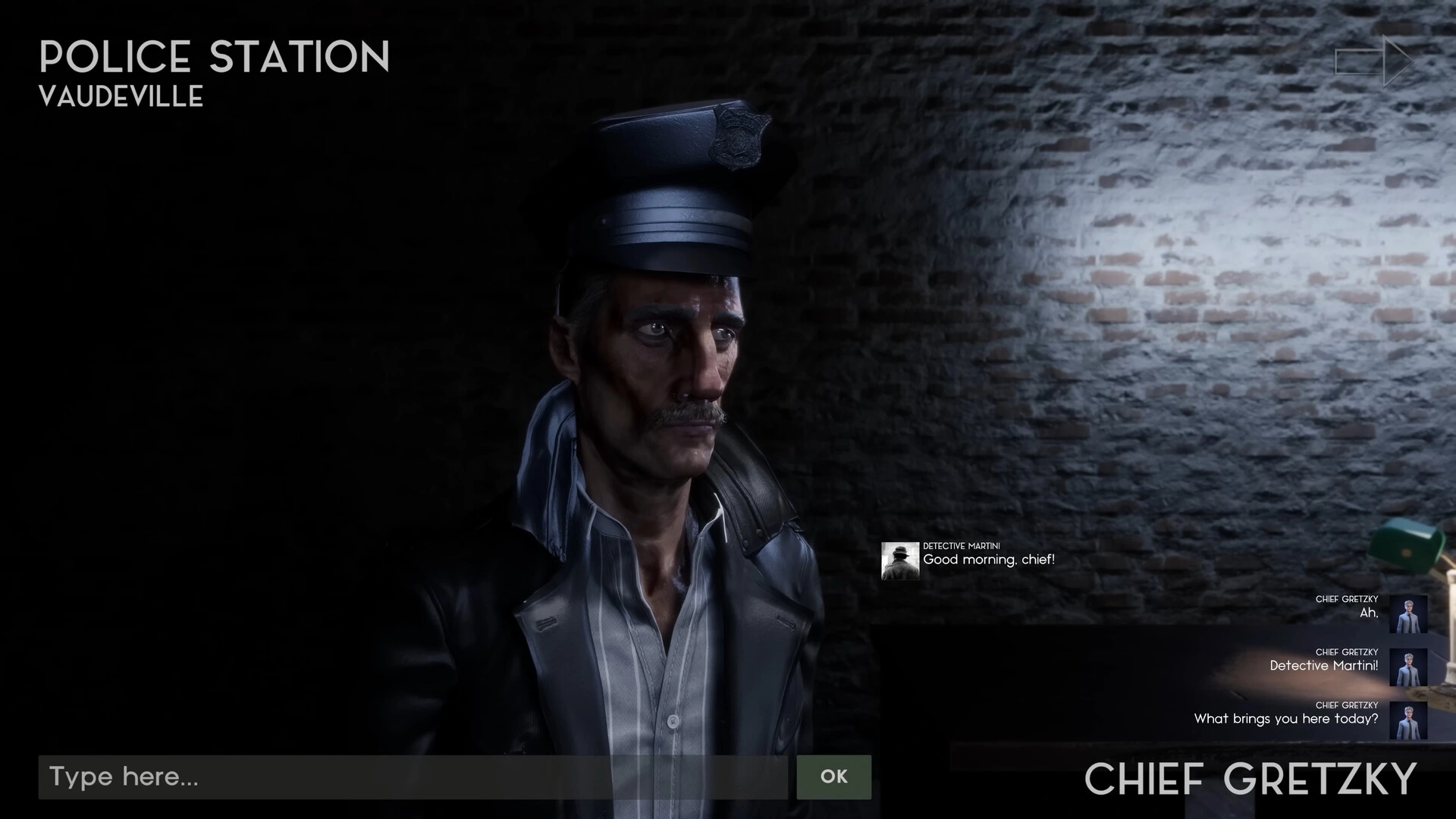Leave via the exit arrow icon
The height and width of the screenshot is (819, 1456).
click(x=1373, y=61)
